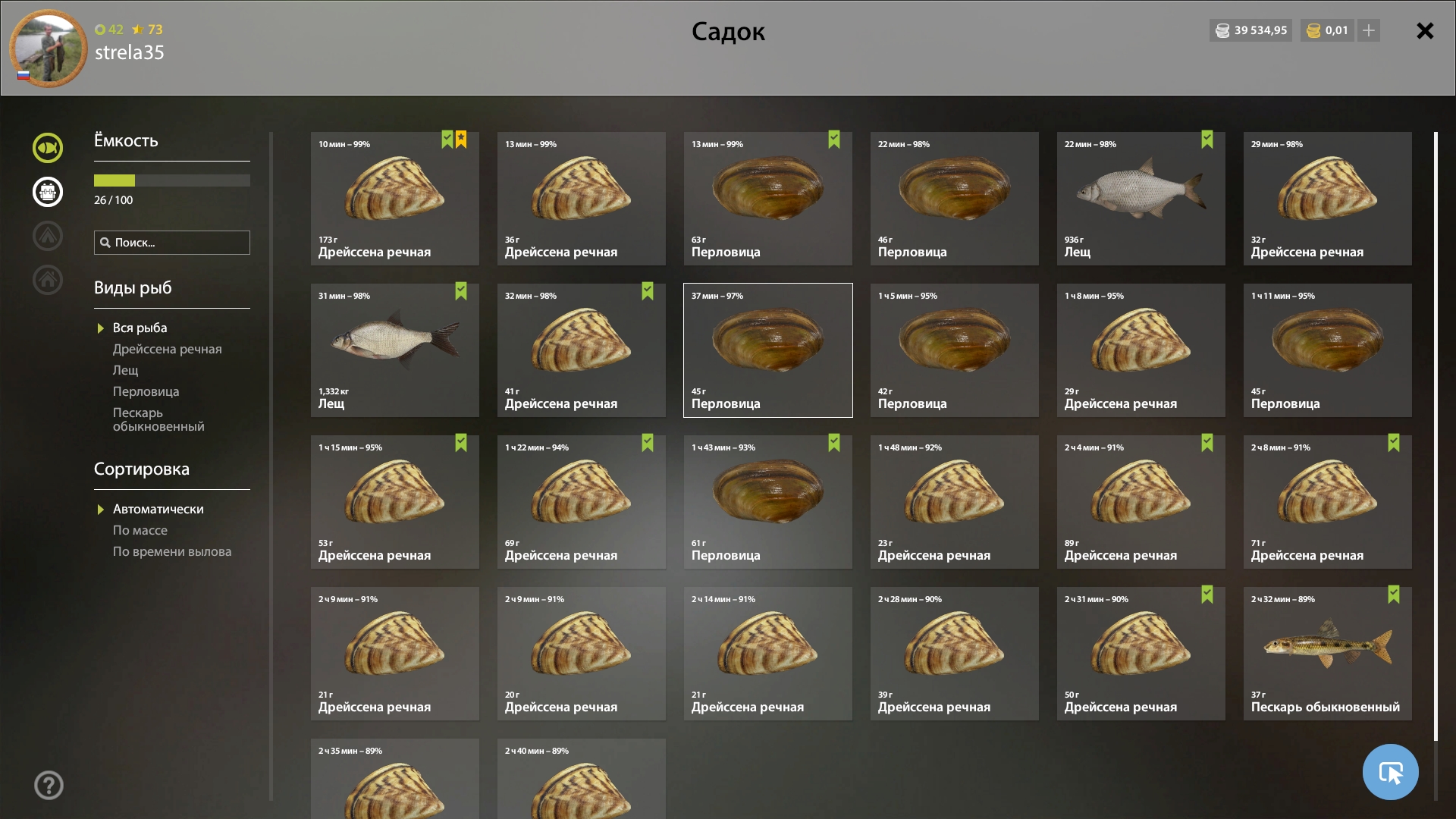
Task: Select the 936 г Лещ card
Action: tap(1141, 199)
